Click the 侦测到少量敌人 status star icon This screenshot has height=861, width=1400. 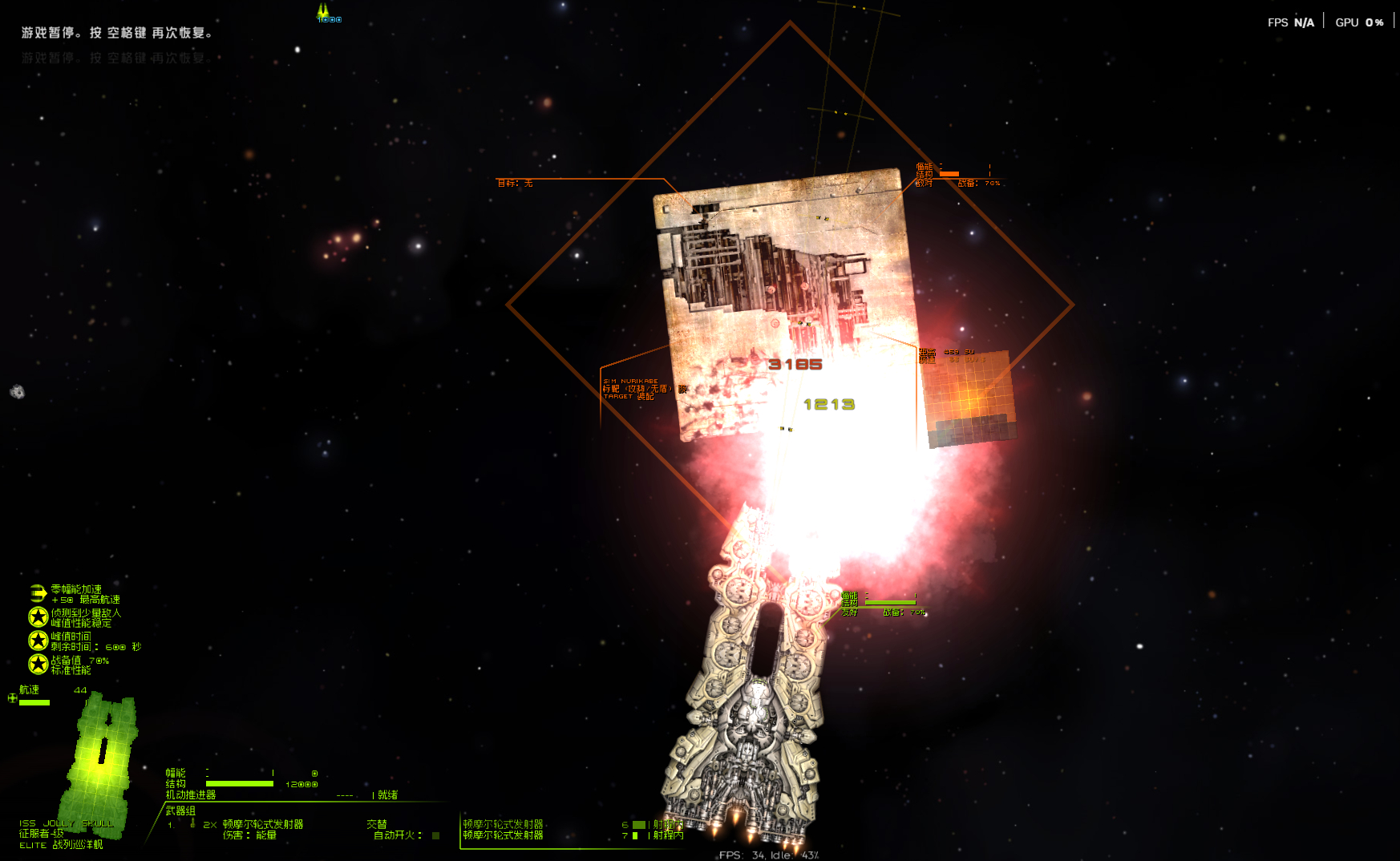click(x=38, y=616)
